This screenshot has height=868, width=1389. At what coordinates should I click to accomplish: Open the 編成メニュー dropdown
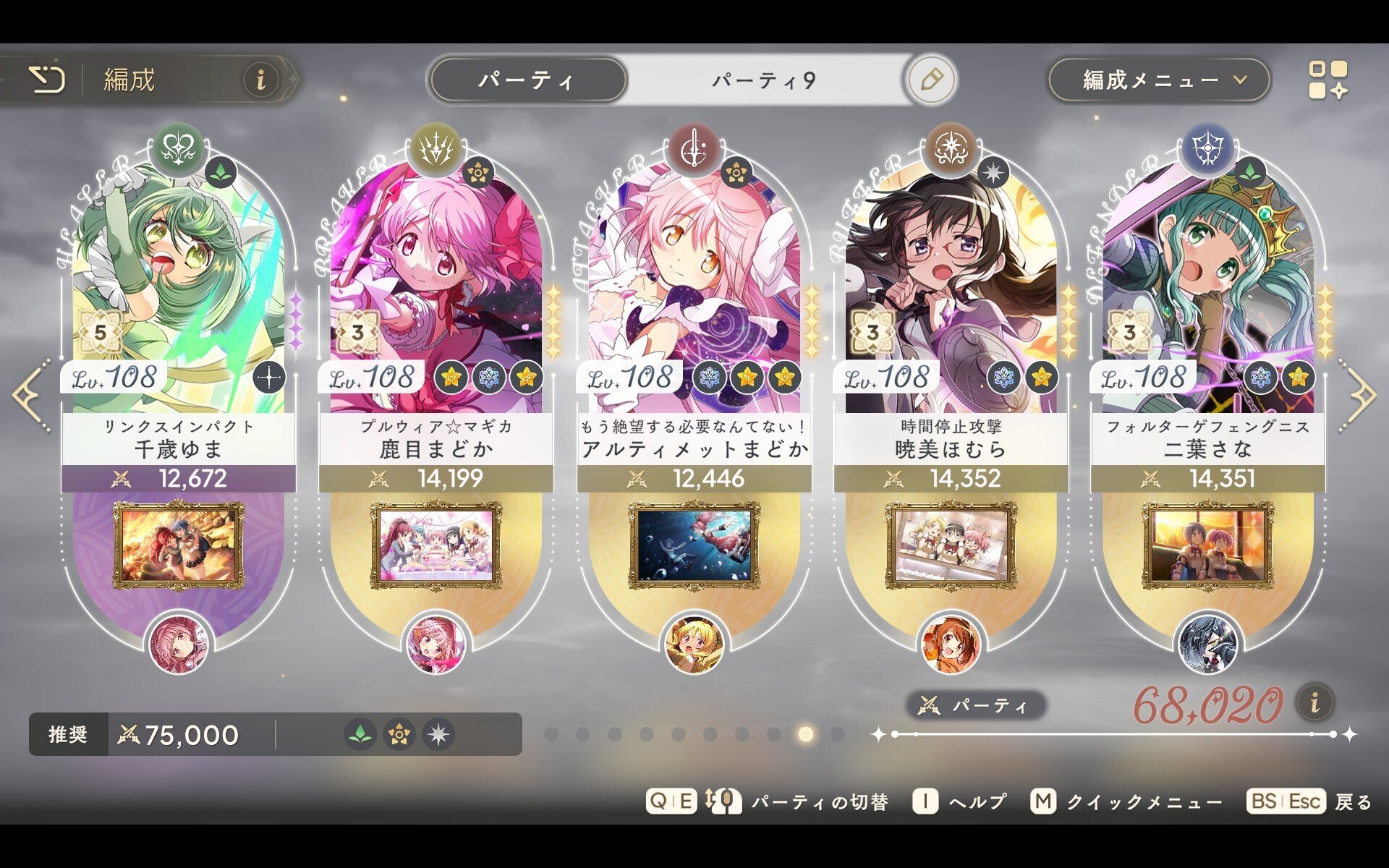(1157, 80)
